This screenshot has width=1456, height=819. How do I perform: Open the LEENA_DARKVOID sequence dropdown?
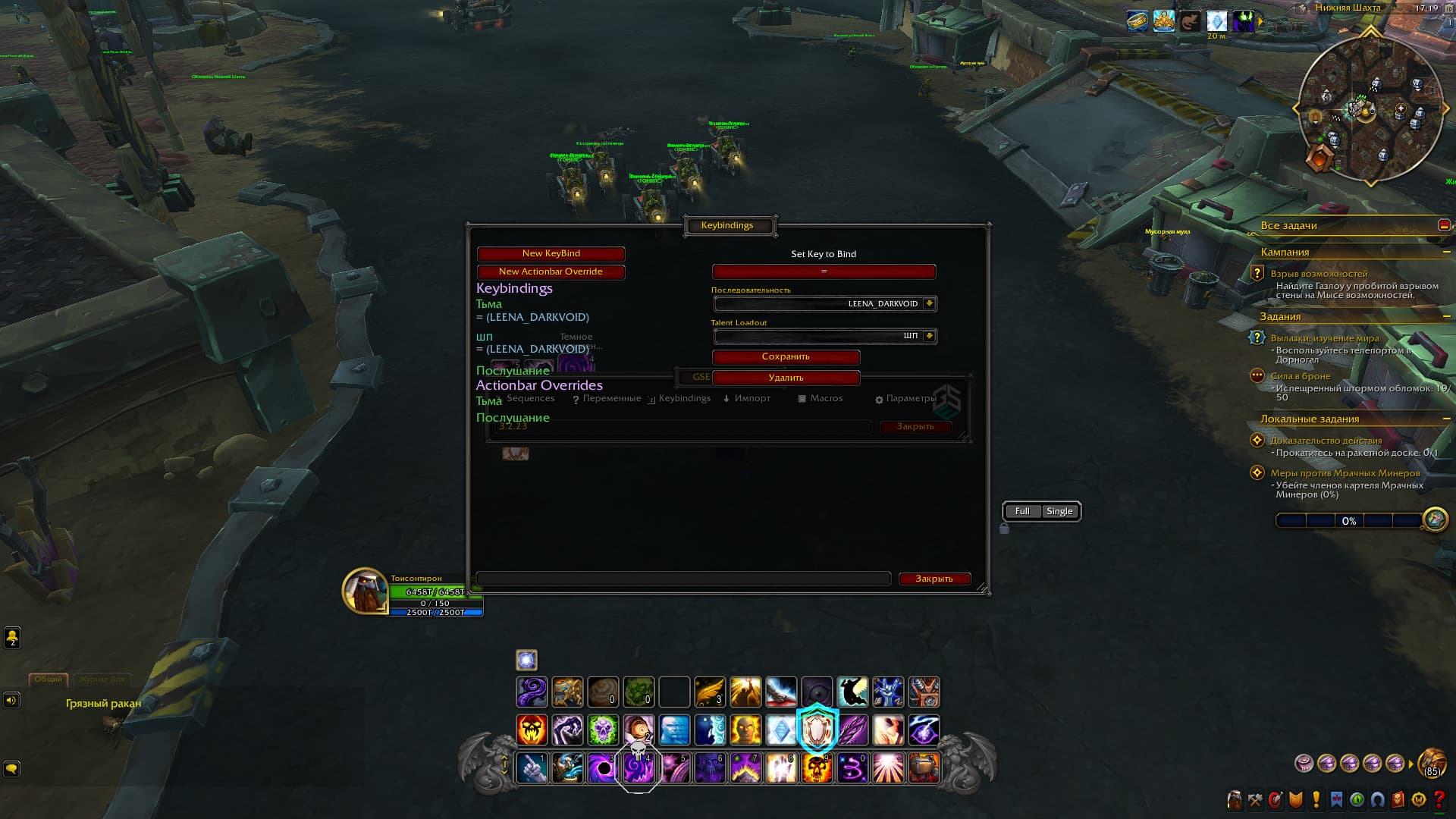click(x=929, y=304)
